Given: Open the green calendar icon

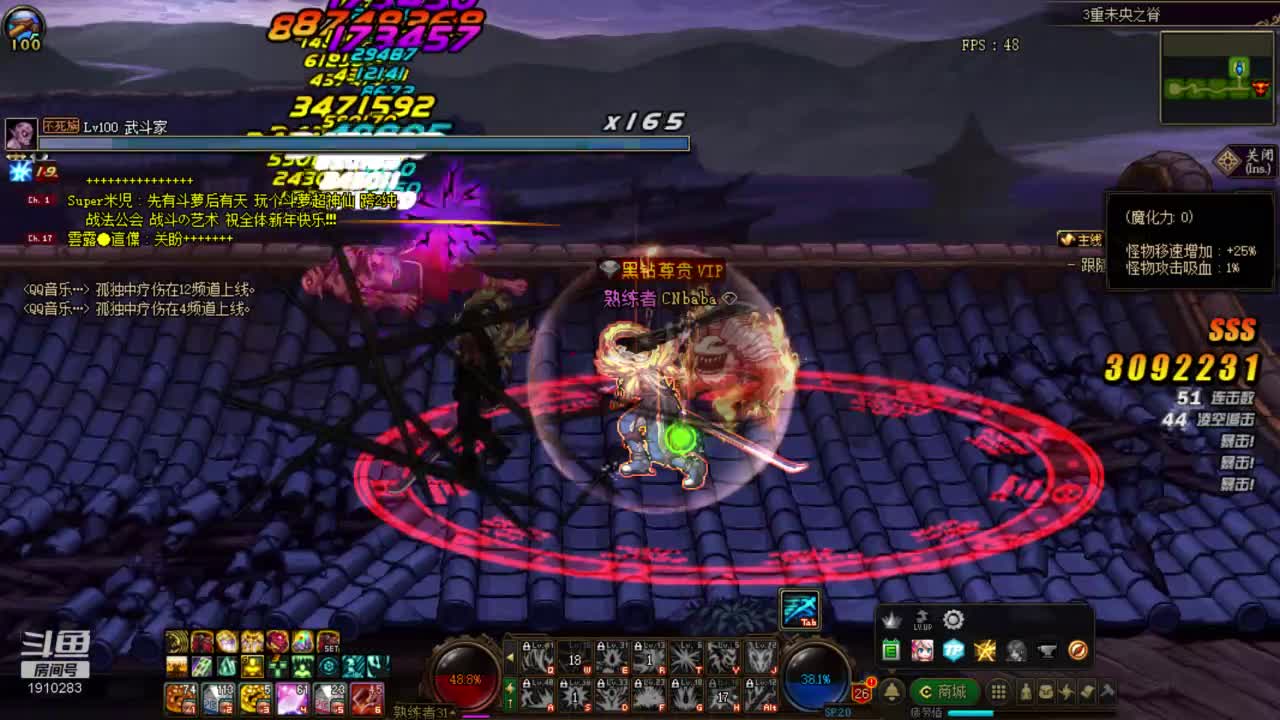Looking at the screenshot, I should click(891, 651).
